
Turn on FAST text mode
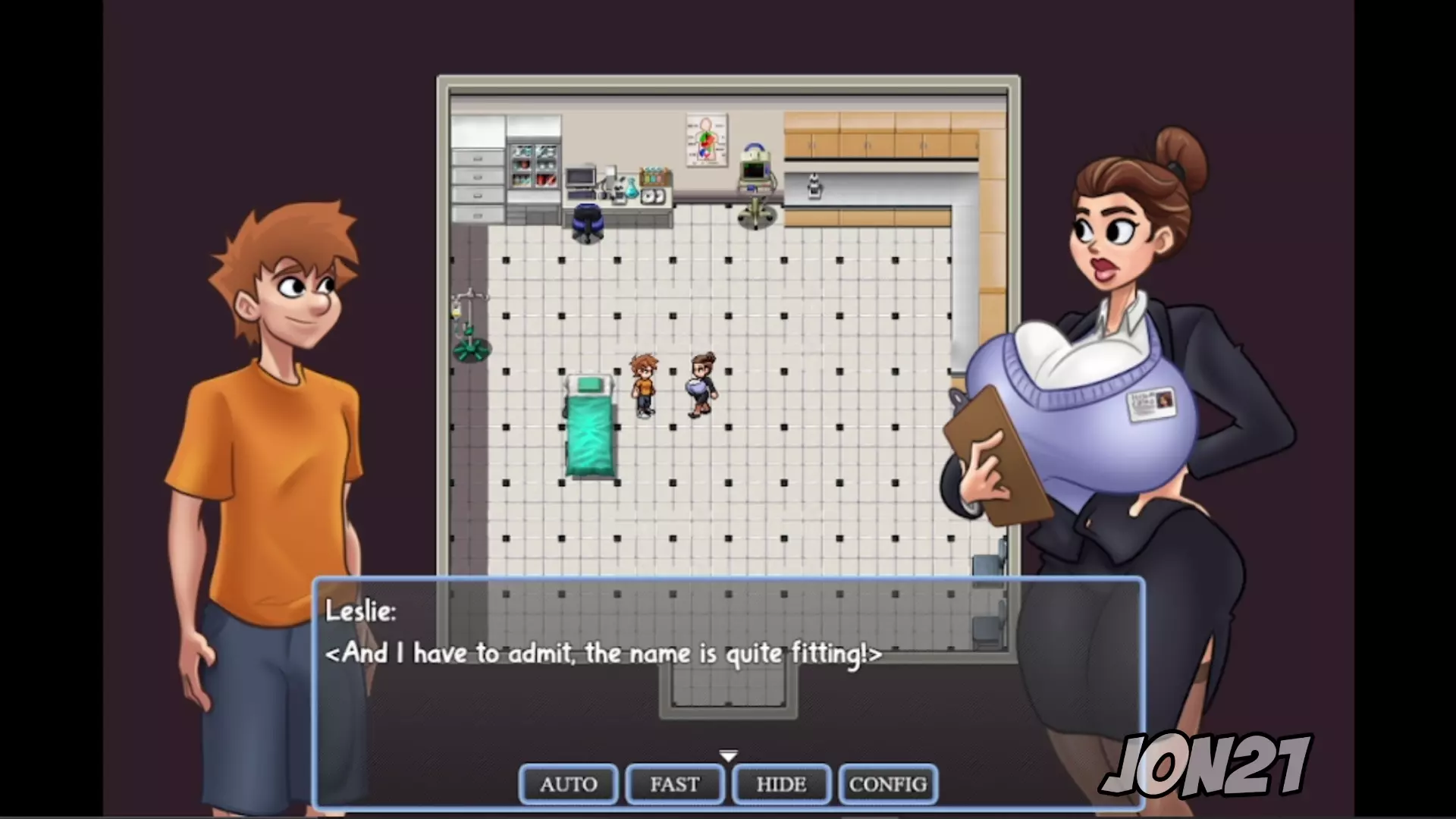674,784
